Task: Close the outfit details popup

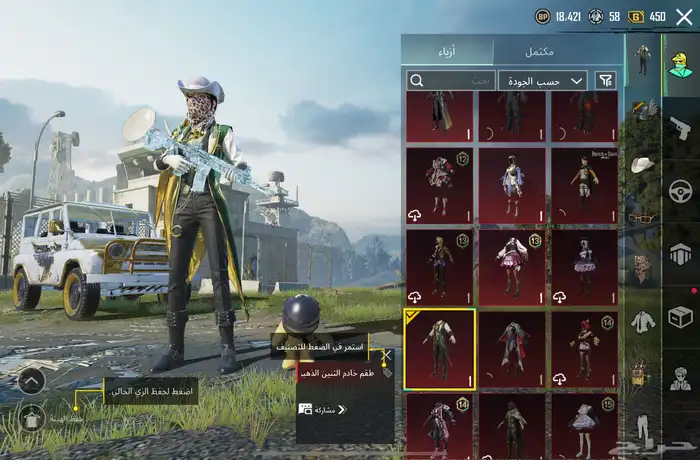Action: coord(386,356)
